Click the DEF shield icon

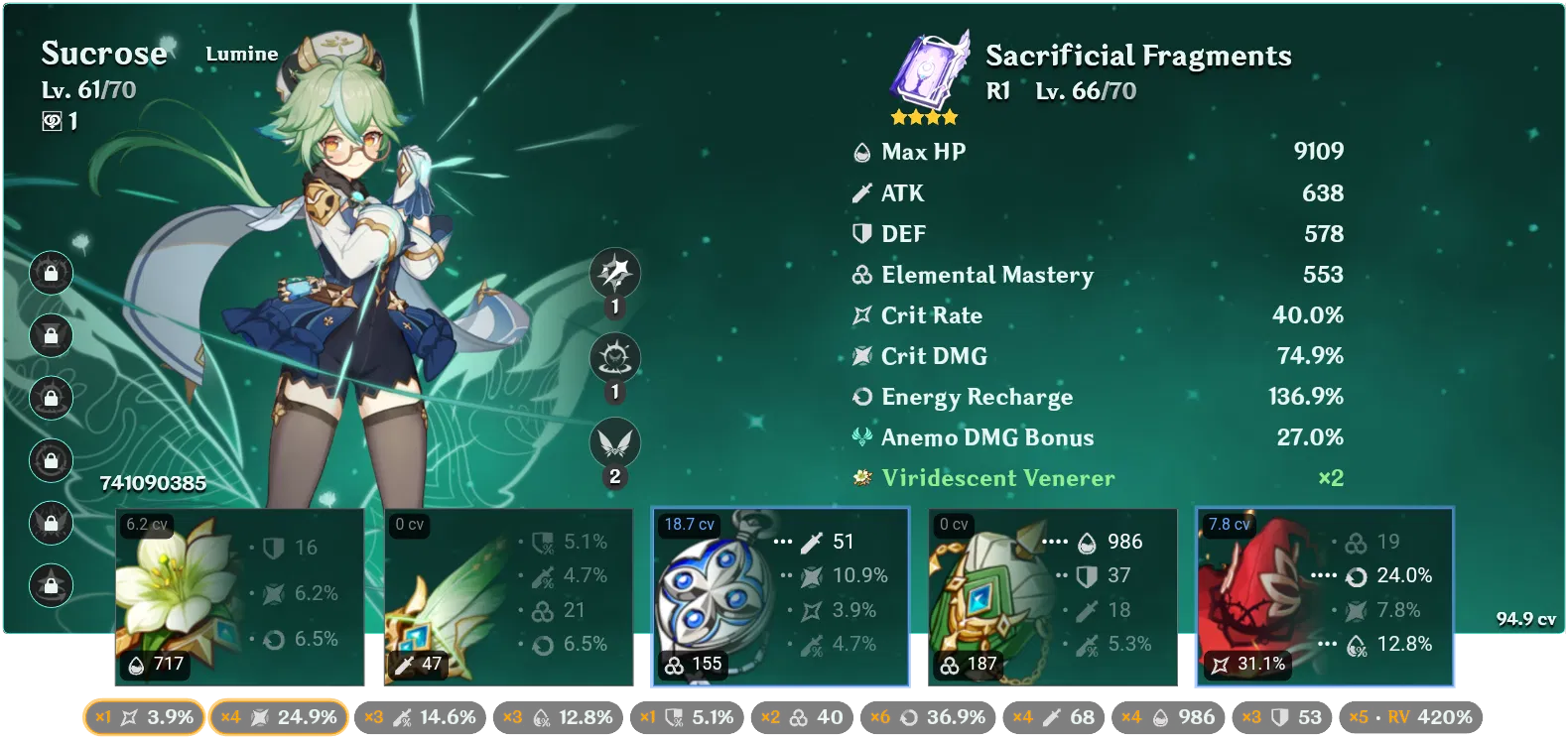860,233
